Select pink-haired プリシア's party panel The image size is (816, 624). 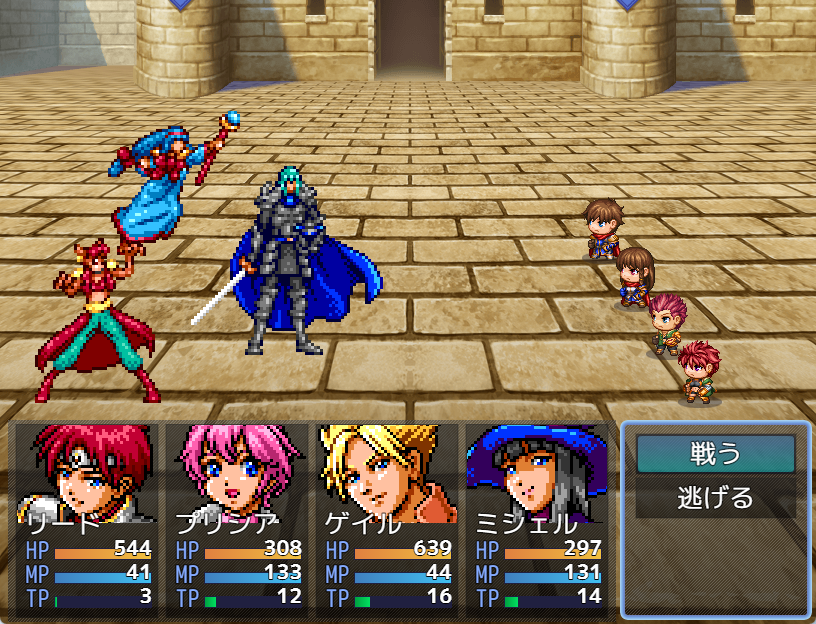pos(236,518)
